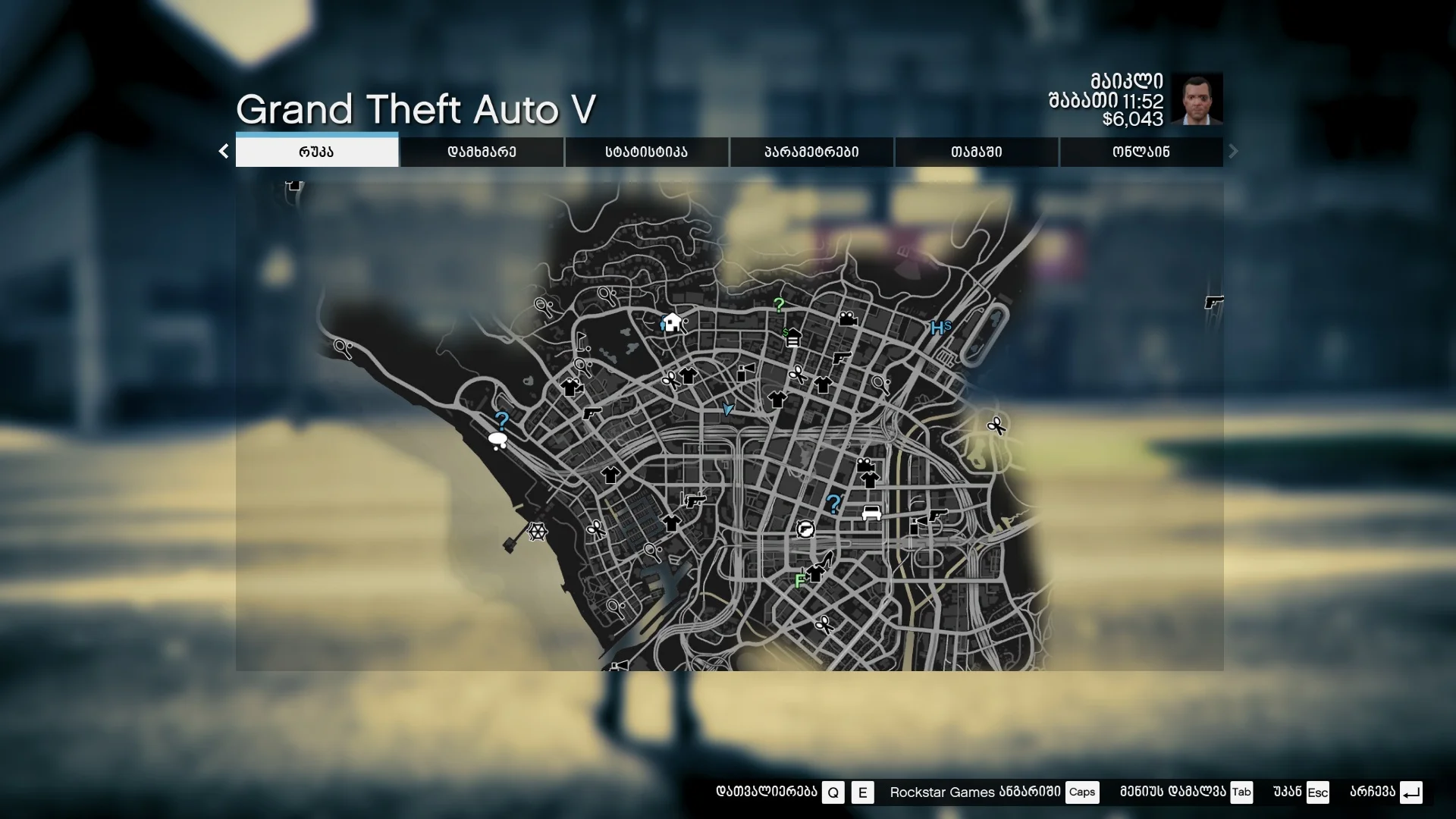Choose the green question mark map marker
This screenshot has height=819, width=1456.
click(779, 305)
